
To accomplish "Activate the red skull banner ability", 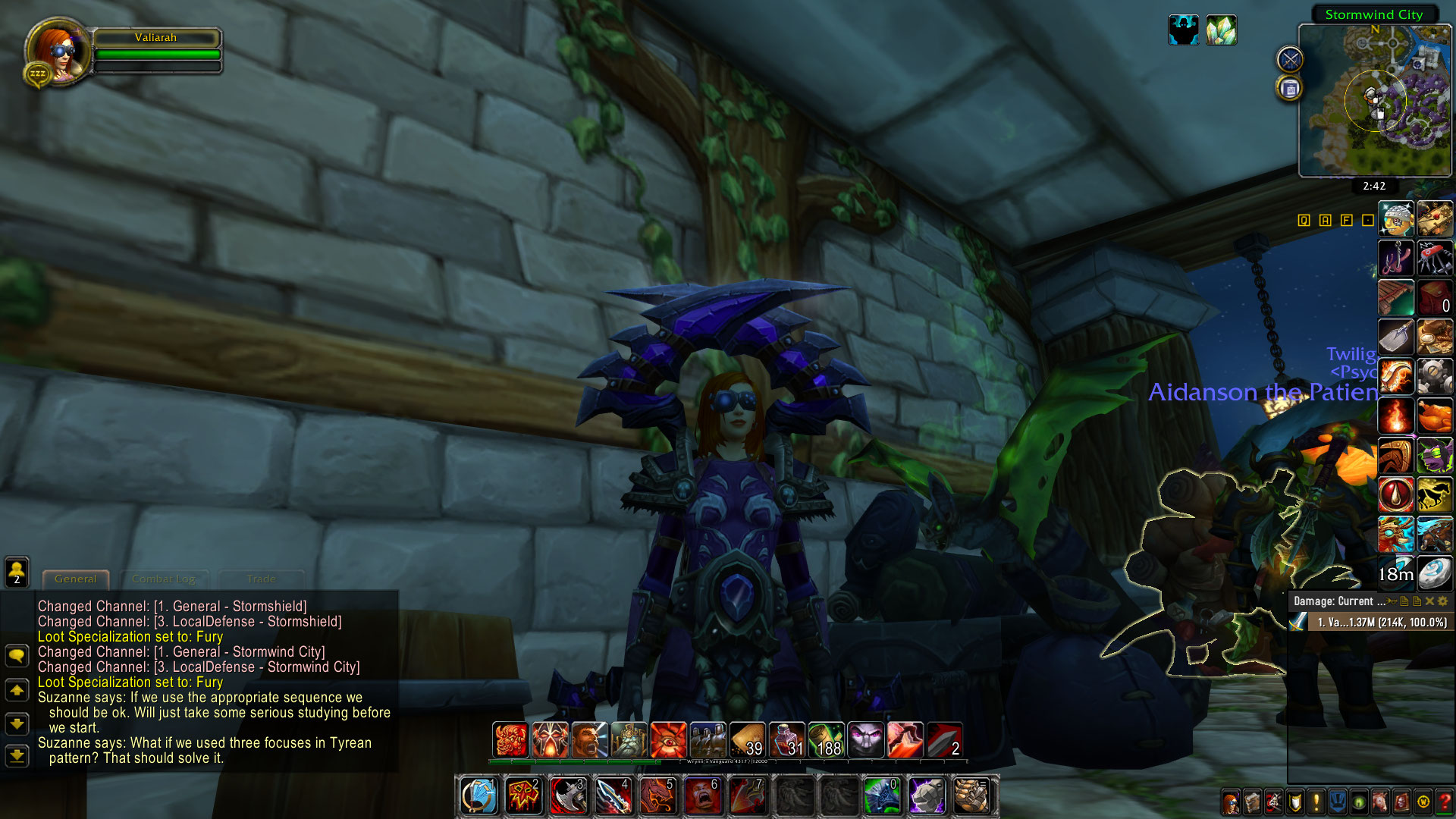I will point(523,796).
